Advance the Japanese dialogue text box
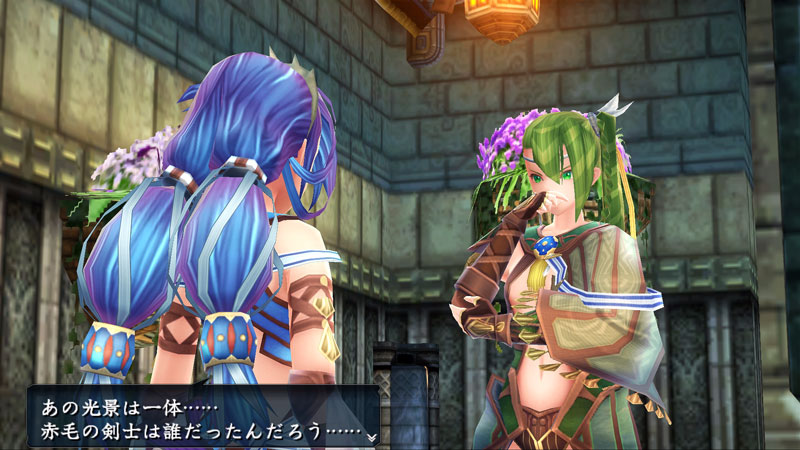 pos(200,419)
